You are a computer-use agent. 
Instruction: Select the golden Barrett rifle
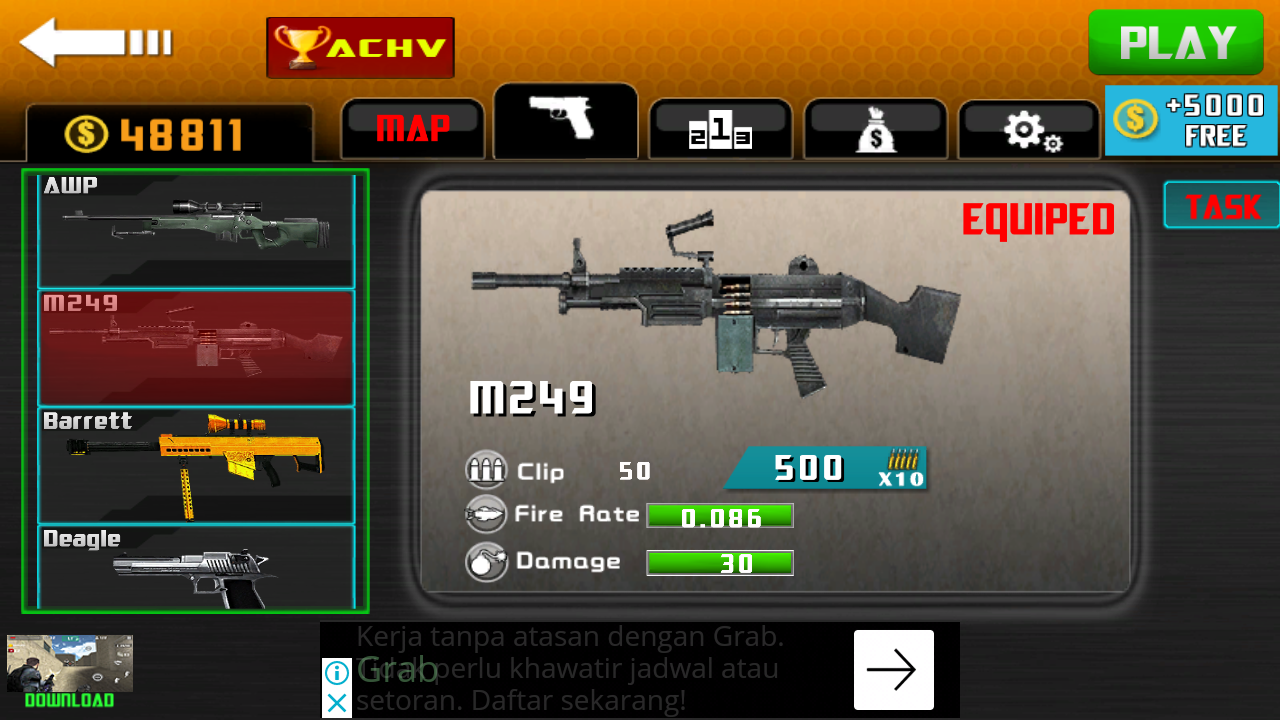pos(196,465)
